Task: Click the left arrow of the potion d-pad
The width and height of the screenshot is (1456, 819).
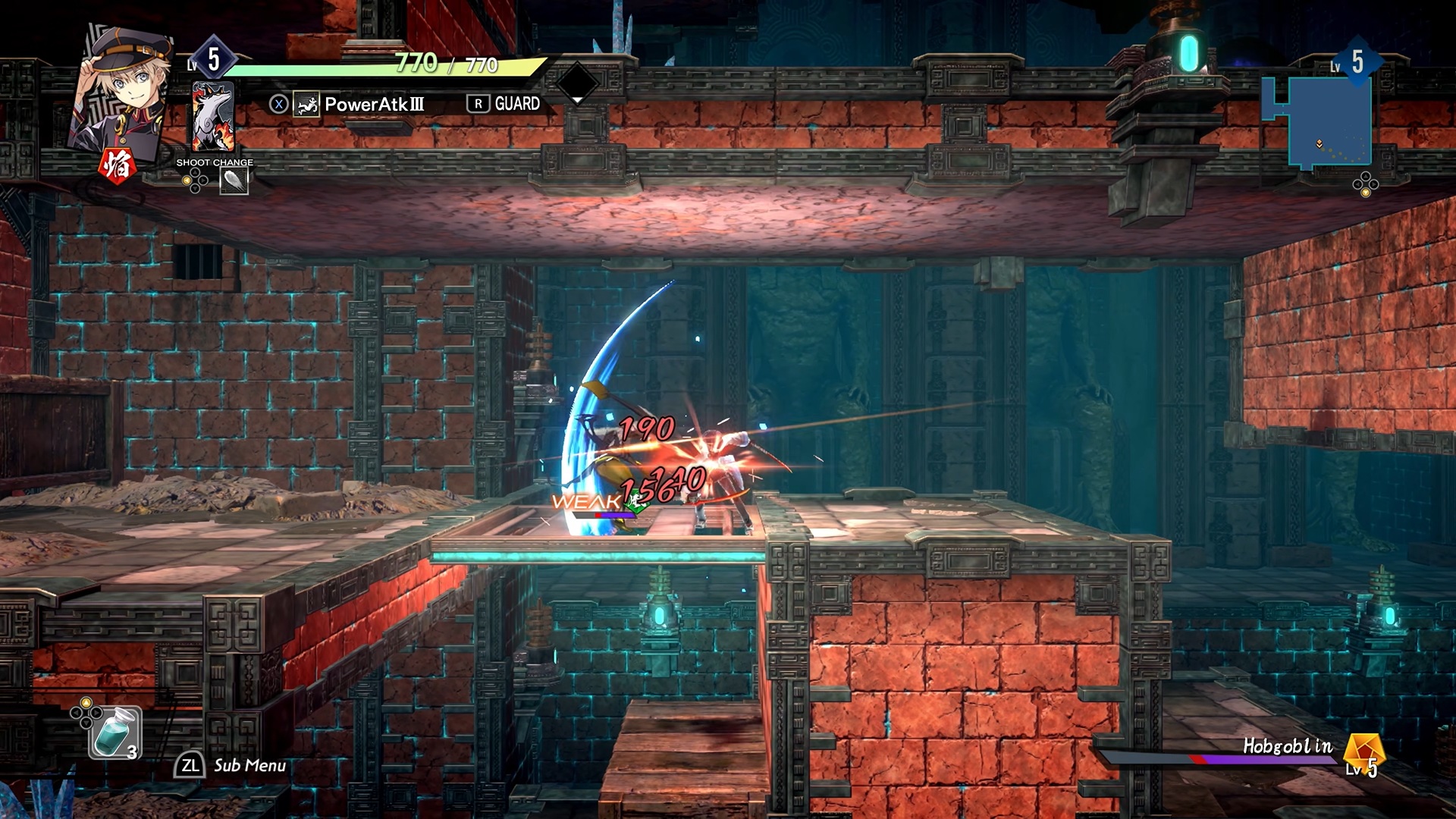Action: click(75, 711)
